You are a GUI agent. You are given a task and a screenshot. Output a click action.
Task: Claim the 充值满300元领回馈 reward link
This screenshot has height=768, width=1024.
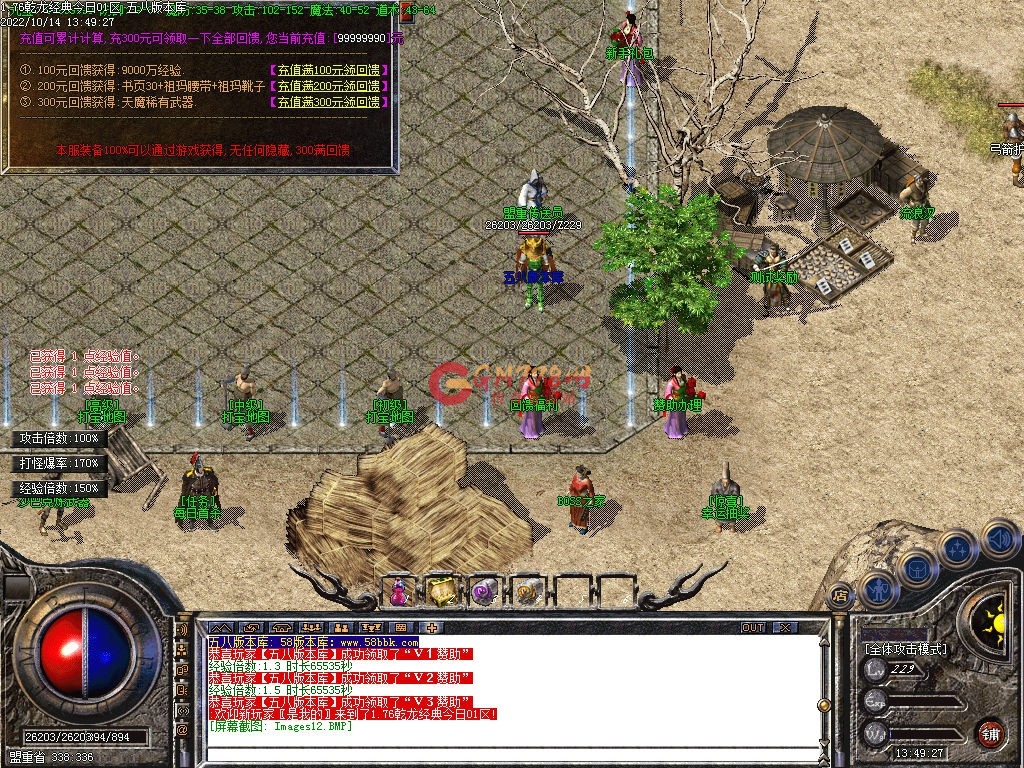[328, 102]
